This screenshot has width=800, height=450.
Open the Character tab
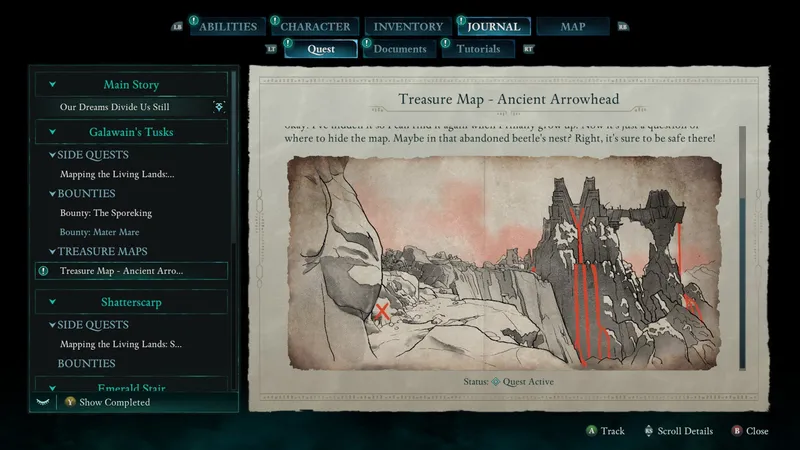pos(314,26)
